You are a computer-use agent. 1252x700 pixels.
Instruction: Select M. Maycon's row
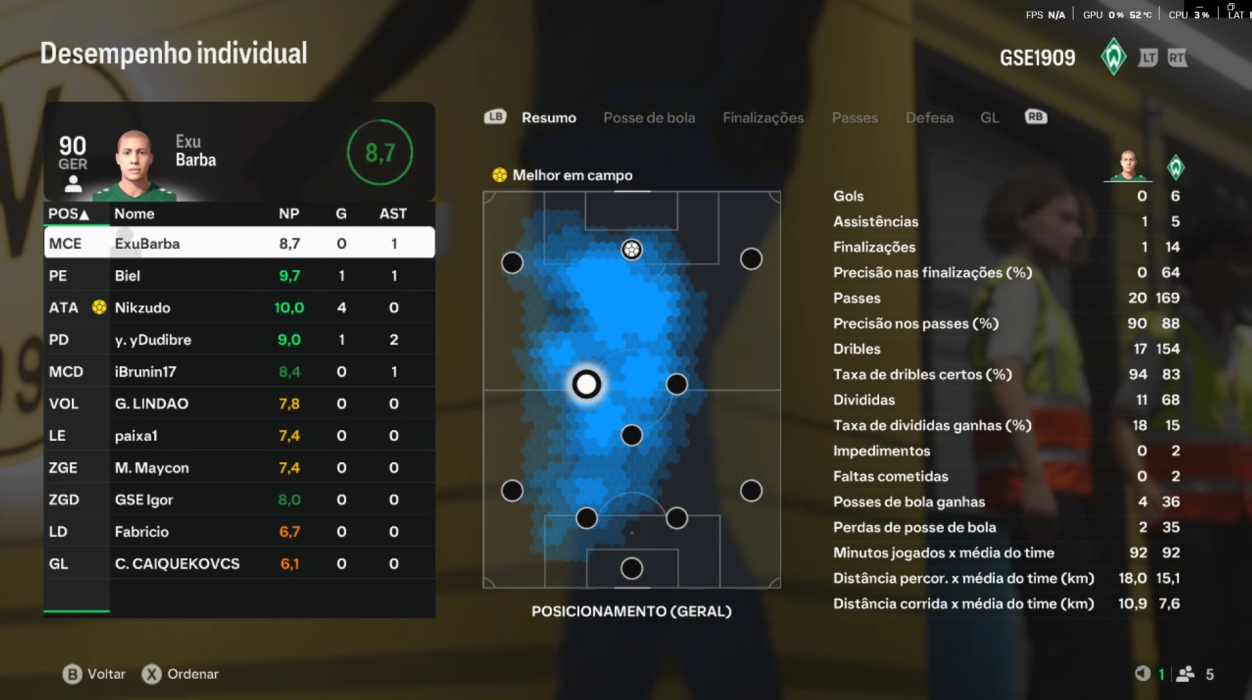239,467
